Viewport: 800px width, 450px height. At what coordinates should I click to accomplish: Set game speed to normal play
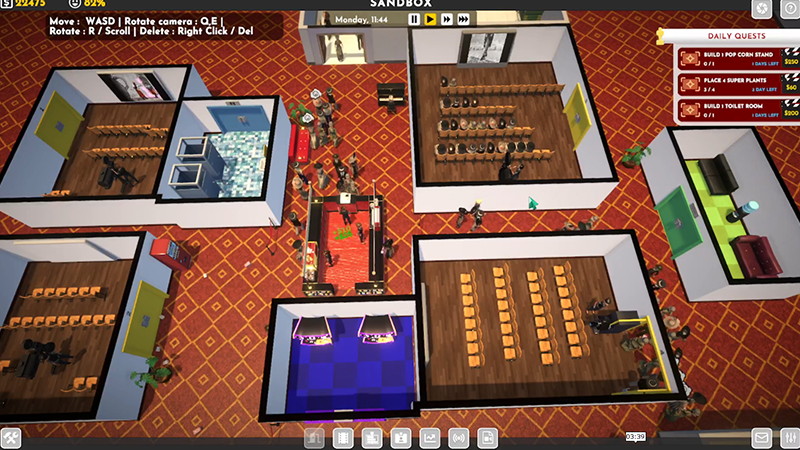[x=430, y=19]
